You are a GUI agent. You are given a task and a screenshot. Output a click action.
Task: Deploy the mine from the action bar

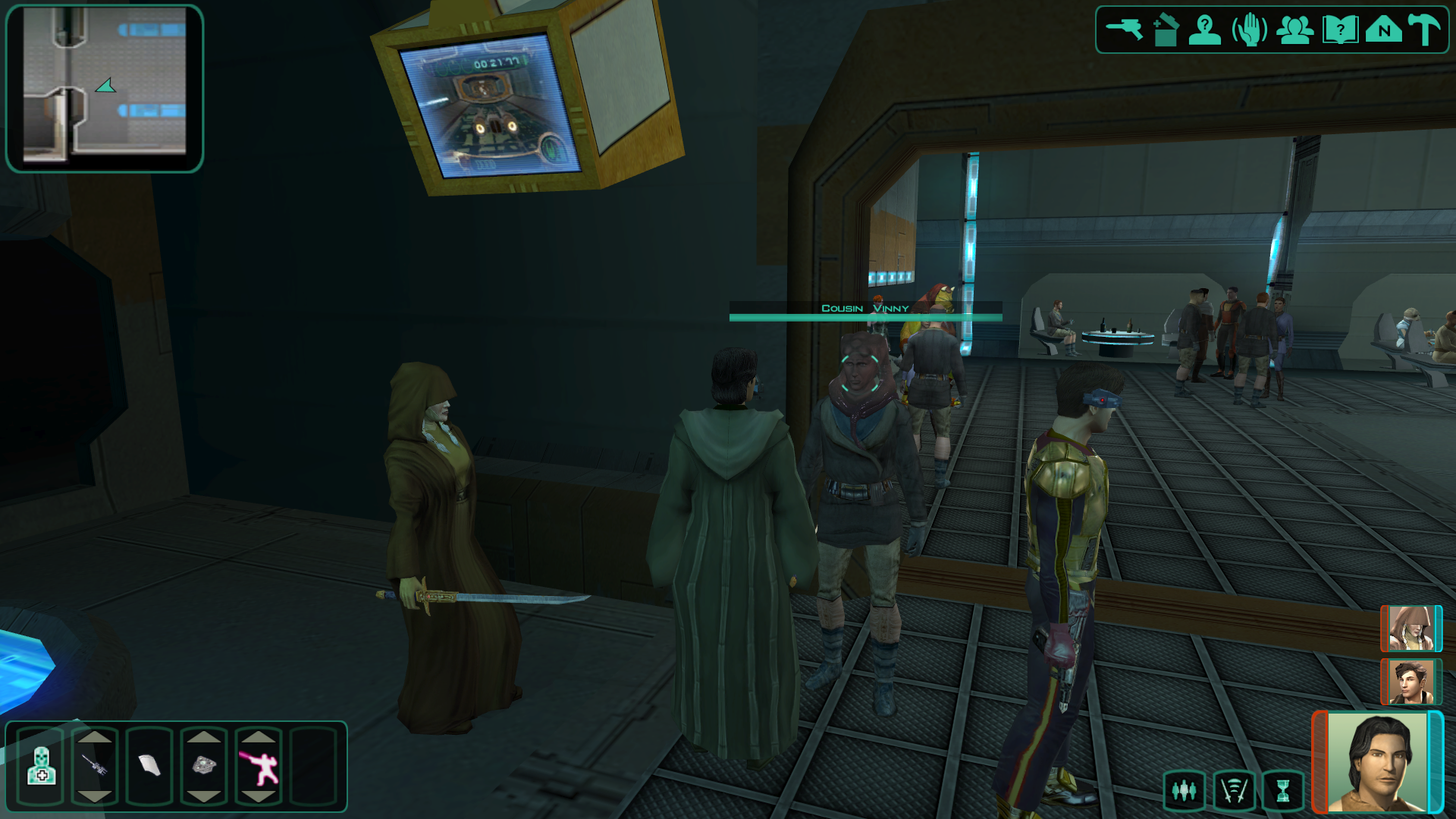point(204,766)
